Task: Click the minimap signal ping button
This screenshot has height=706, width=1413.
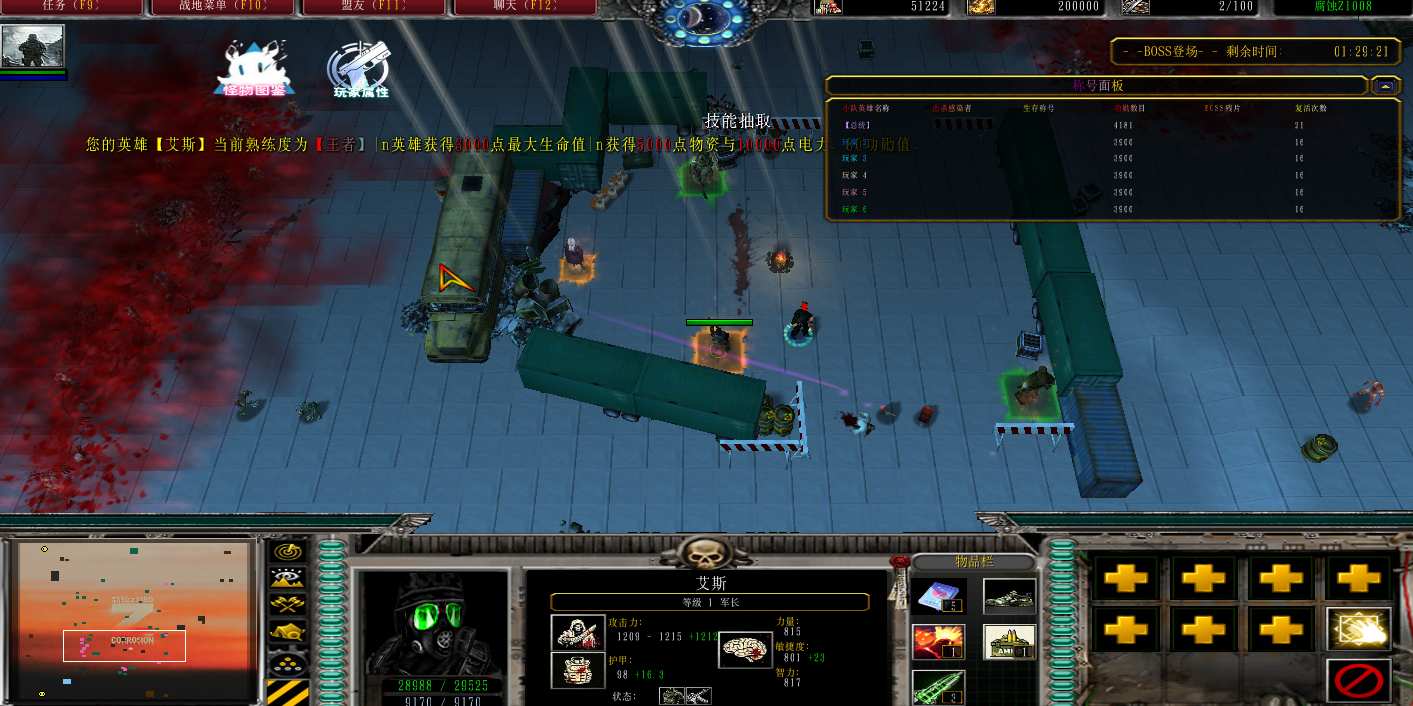Action: pos(289,551)
